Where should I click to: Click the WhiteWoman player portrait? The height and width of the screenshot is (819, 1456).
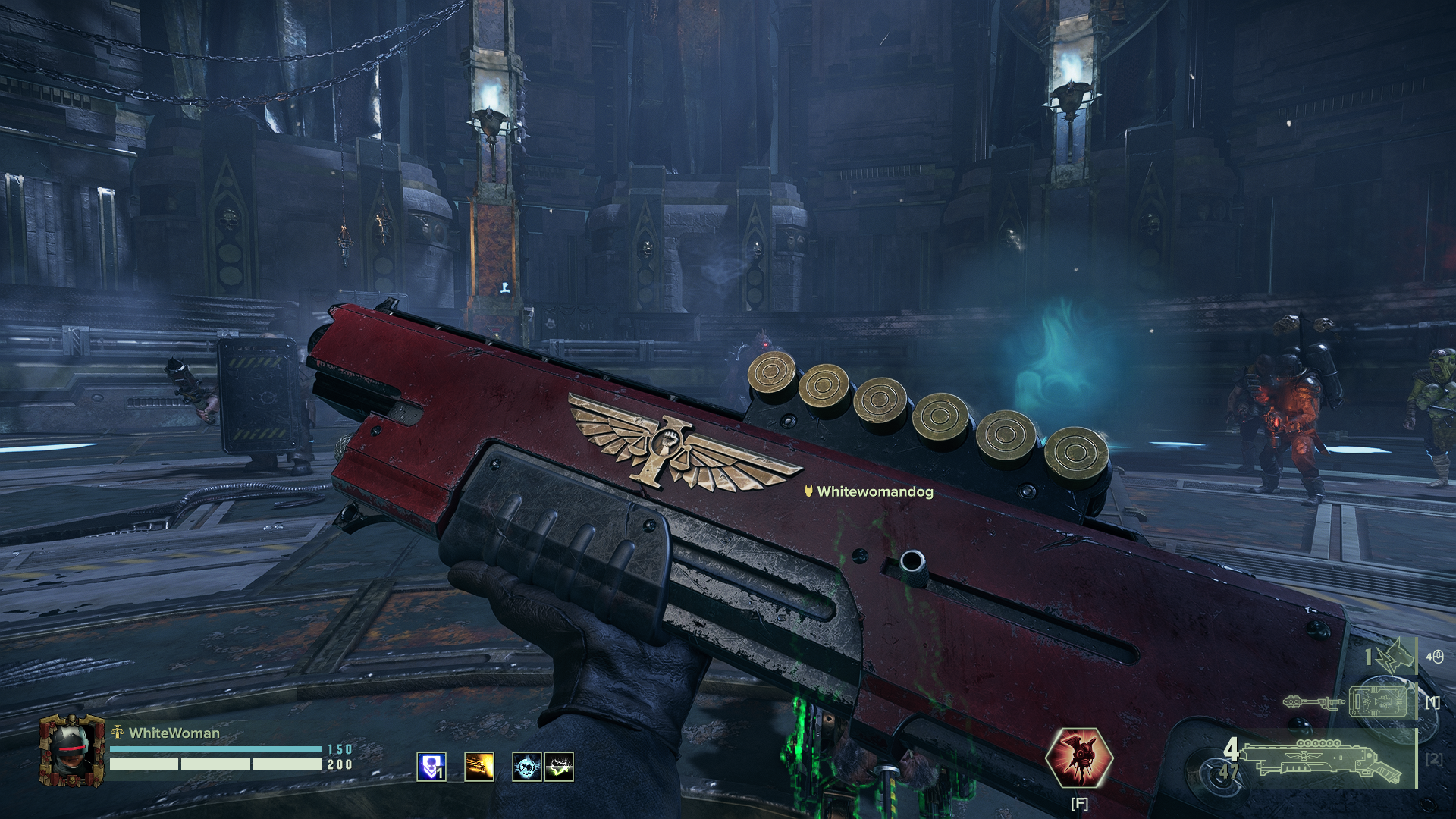73,750
